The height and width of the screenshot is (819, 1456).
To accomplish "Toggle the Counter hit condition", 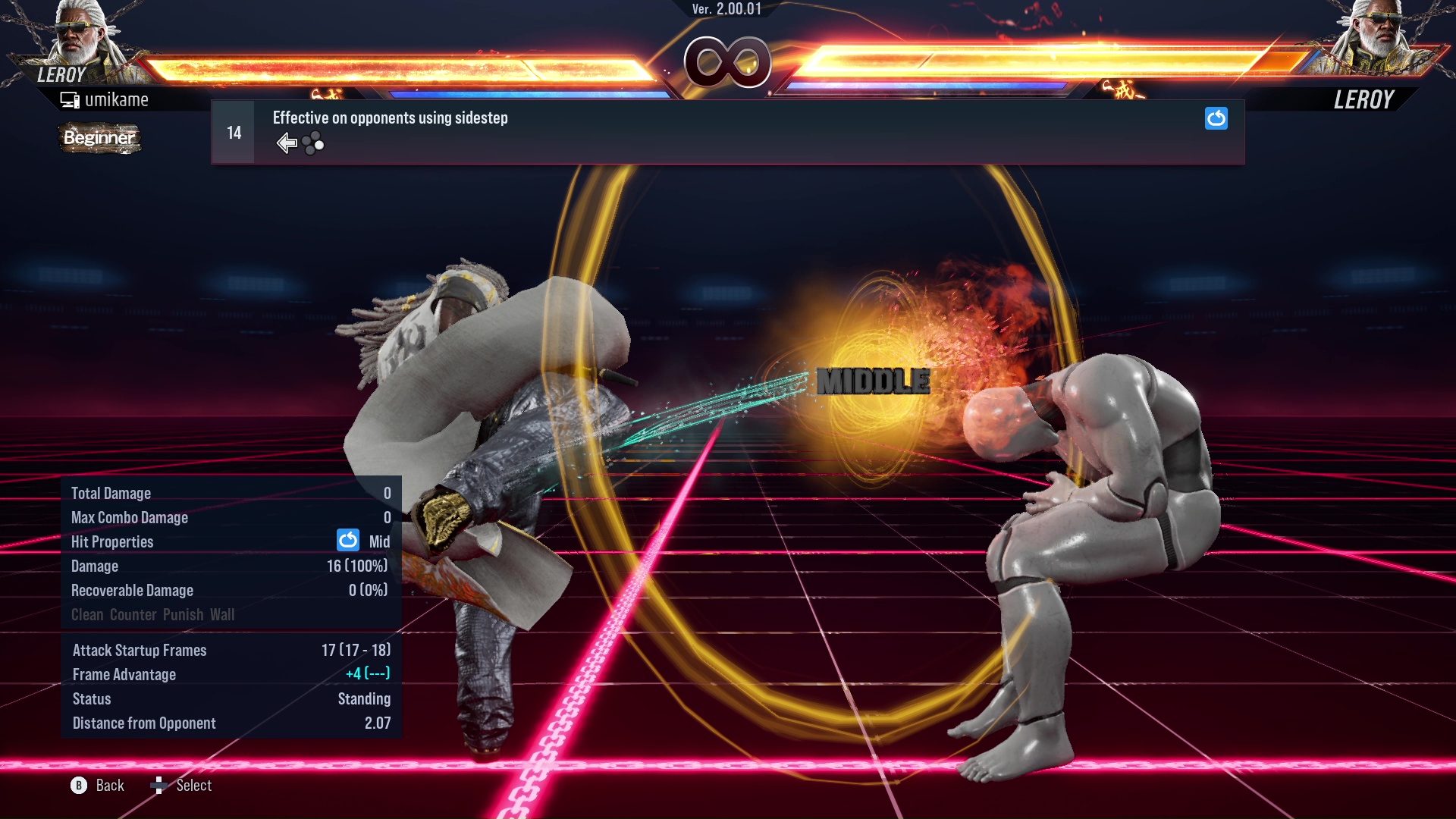I will tap(131, 614).
